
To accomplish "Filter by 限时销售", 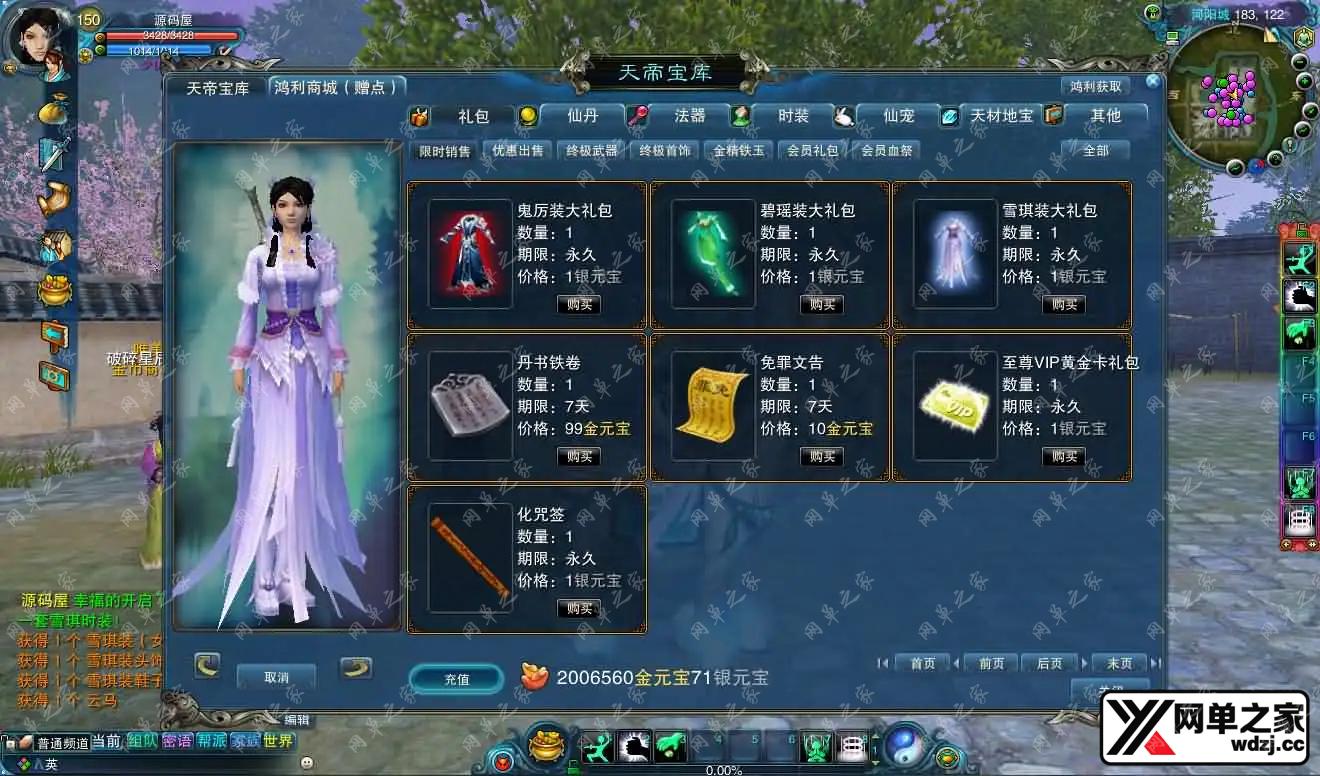I will [445, 151].
